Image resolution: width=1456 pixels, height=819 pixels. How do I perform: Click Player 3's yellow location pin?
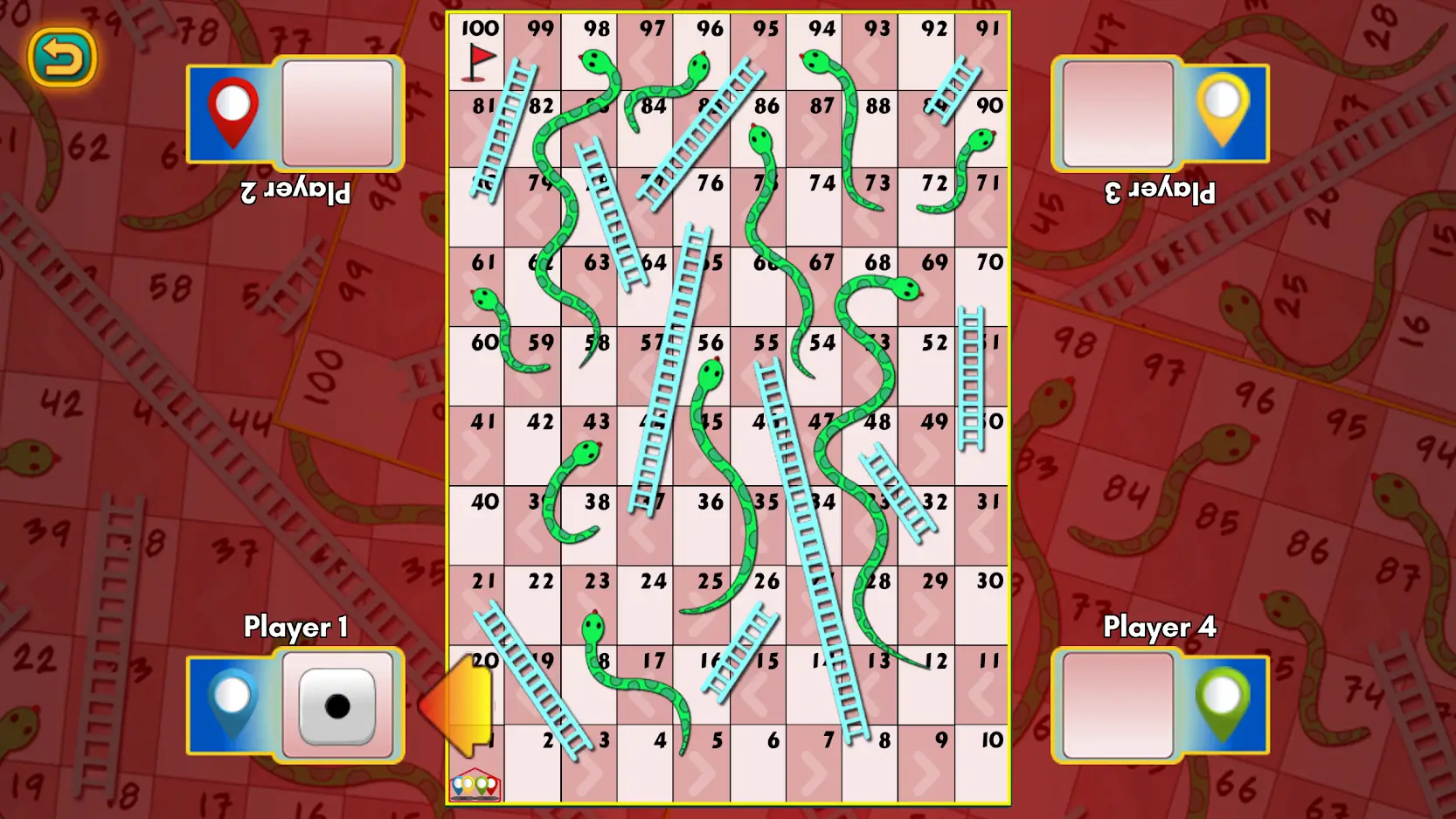pos(1223,111)
